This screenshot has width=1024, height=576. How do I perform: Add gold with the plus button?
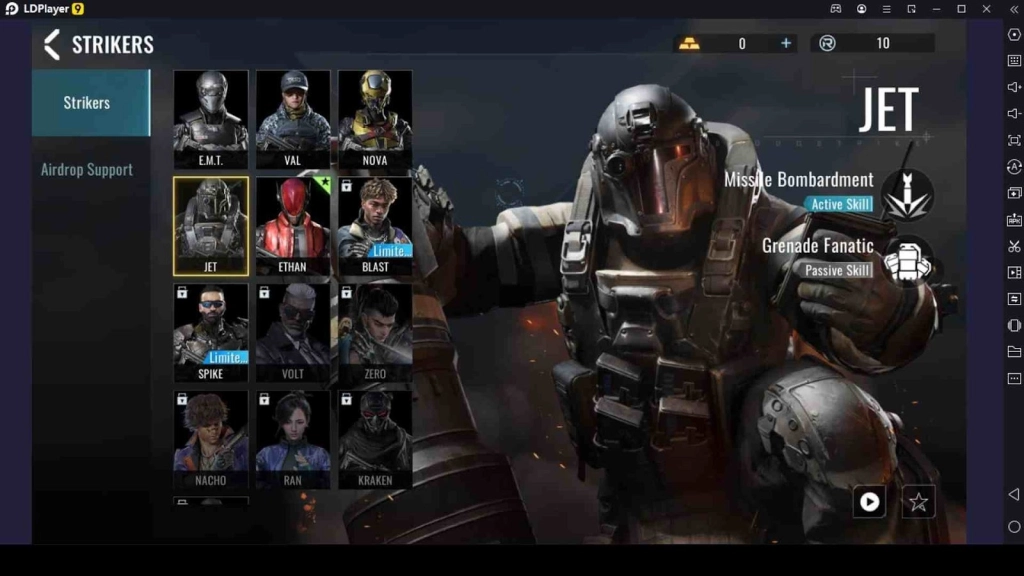[786, 43]
